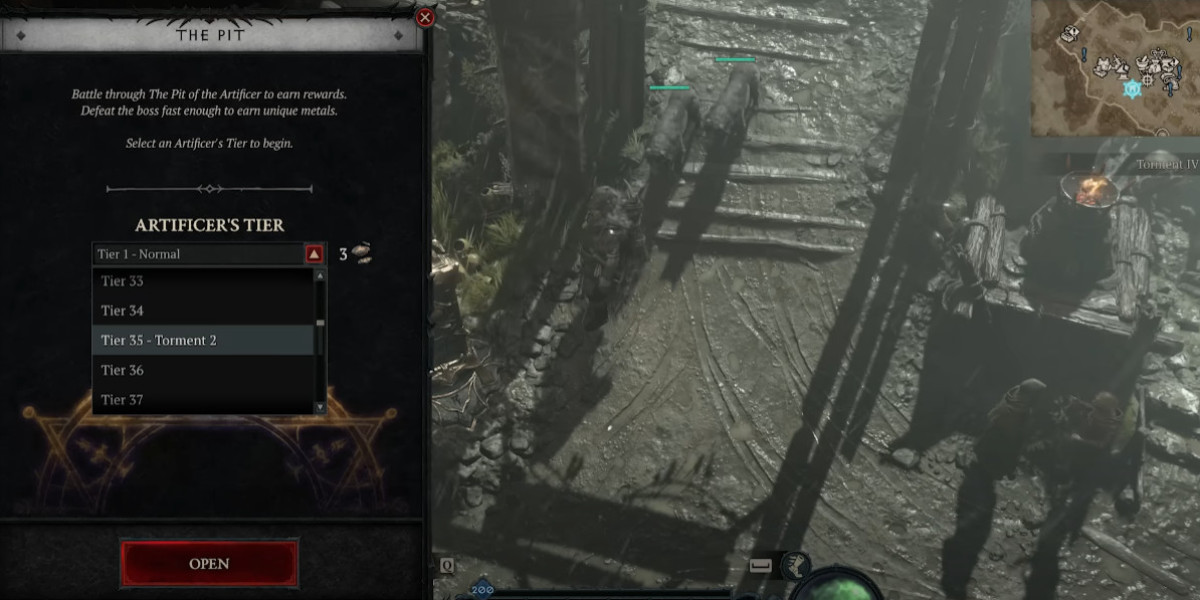The width and height of the screenshot is (1200, 600).
Task: Collapse the Artificer's Tier dropdown
Action: click(314, 254)
